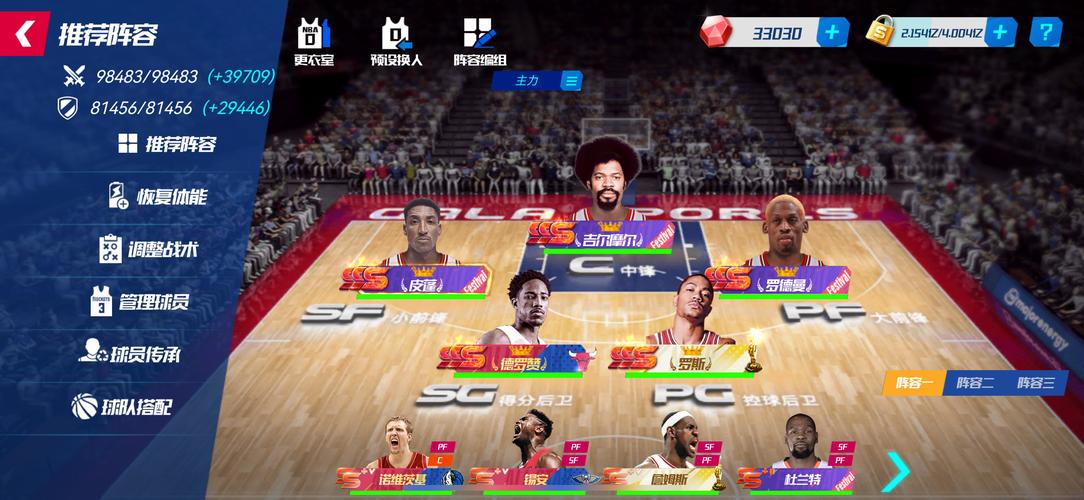This screenshot has height=500, width=1084.
Task: Show next bench players with the cyan arrow
Action: tap(897, 470)
